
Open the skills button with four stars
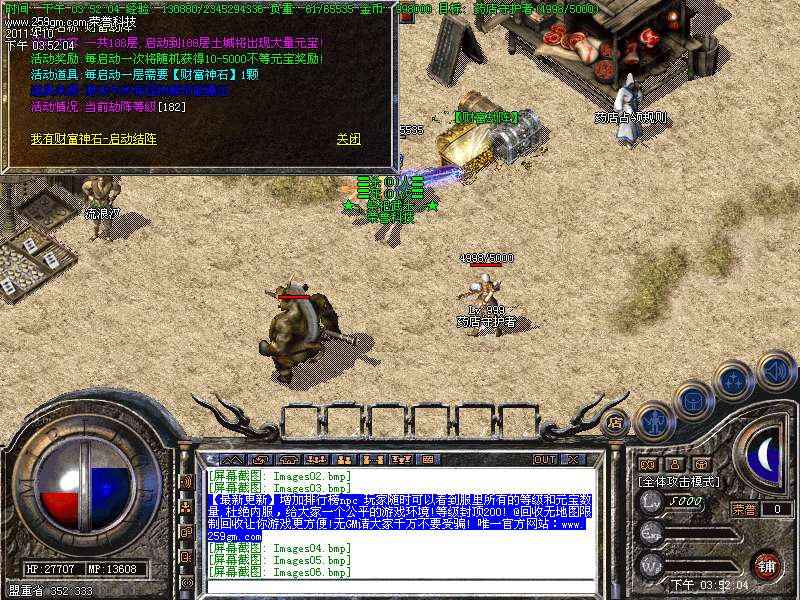pos(735,380)
